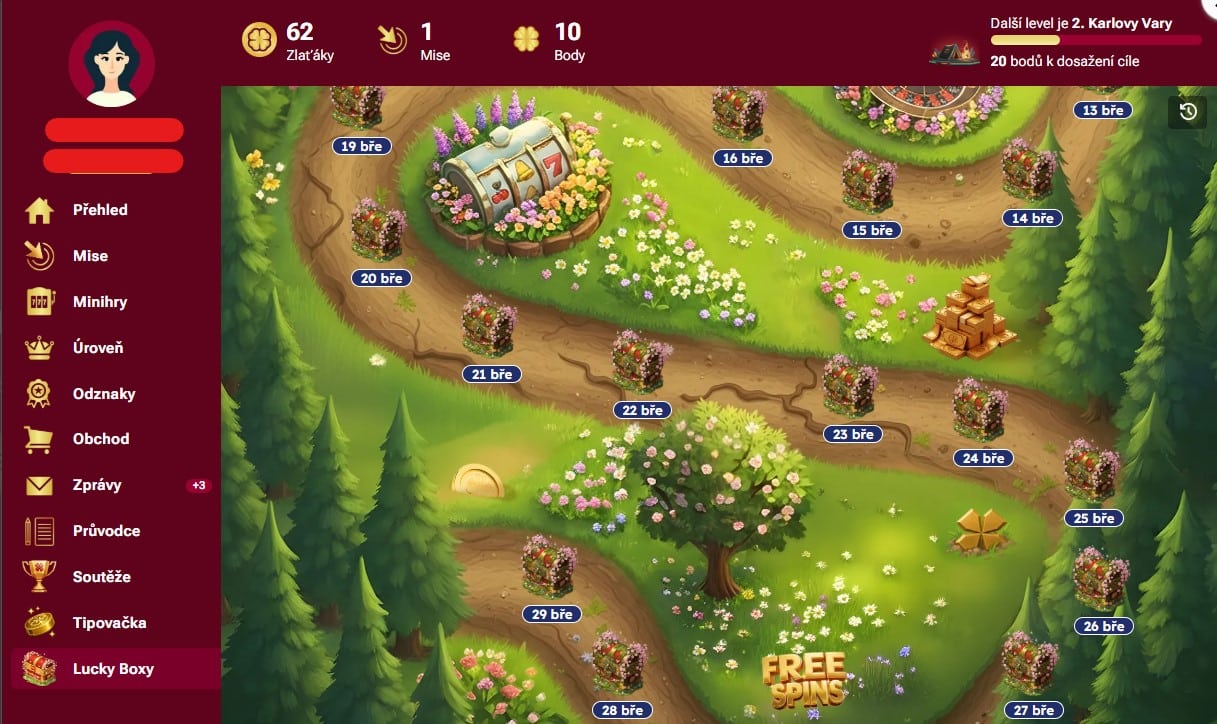Pick the 29 bře treasure chest
Screen dimensions: 1217x724
click(550, 567)
